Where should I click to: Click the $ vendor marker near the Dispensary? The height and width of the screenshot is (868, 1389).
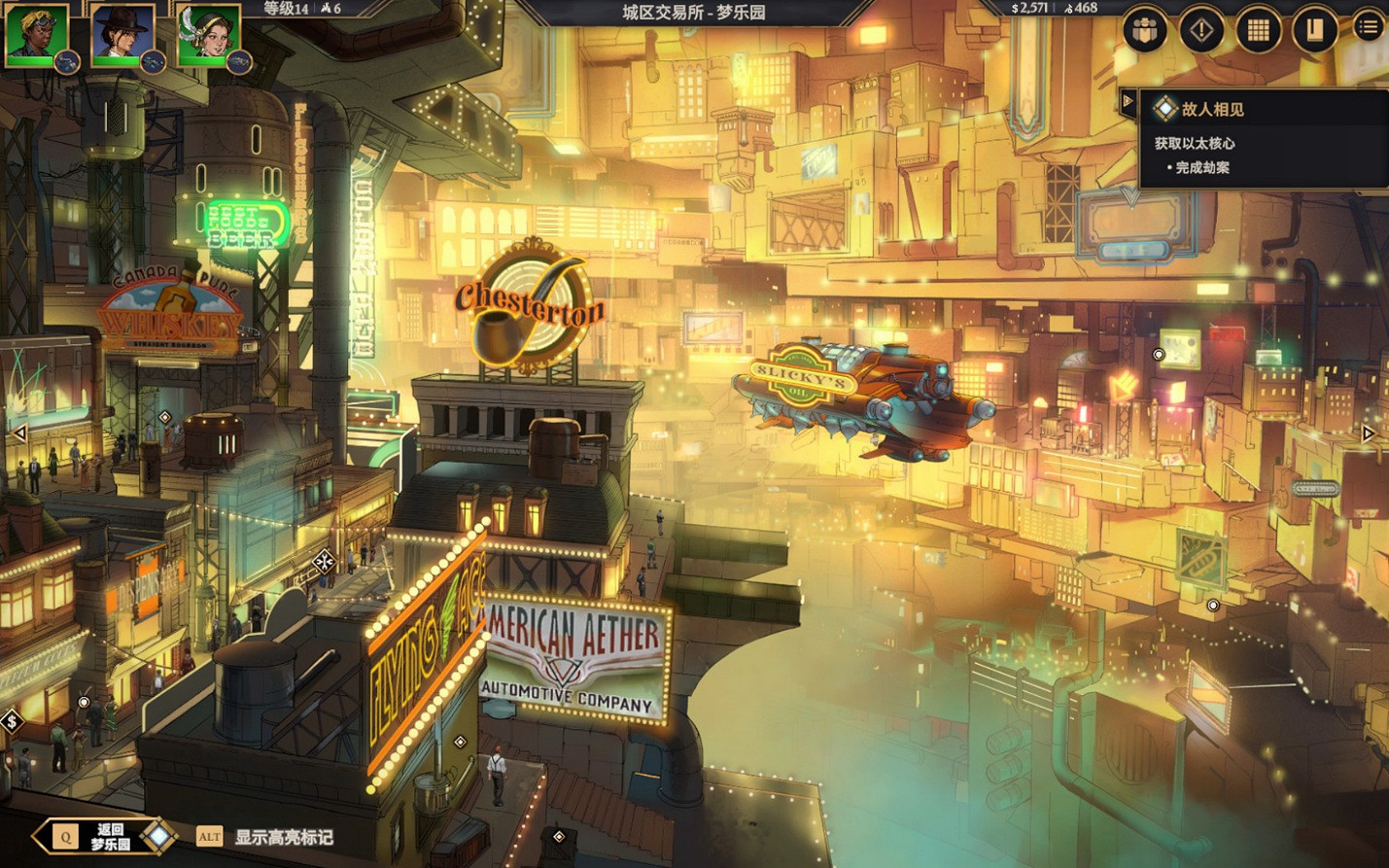click(x=13, y=721)
